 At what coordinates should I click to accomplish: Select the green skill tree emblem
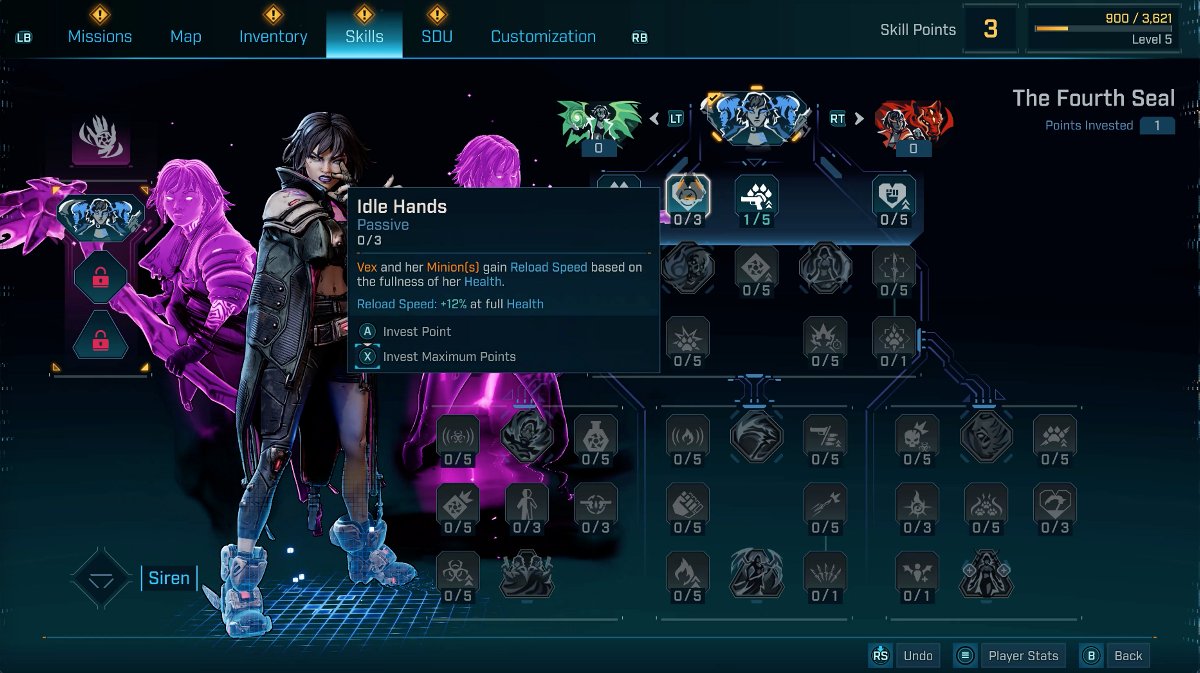[599, 121]
